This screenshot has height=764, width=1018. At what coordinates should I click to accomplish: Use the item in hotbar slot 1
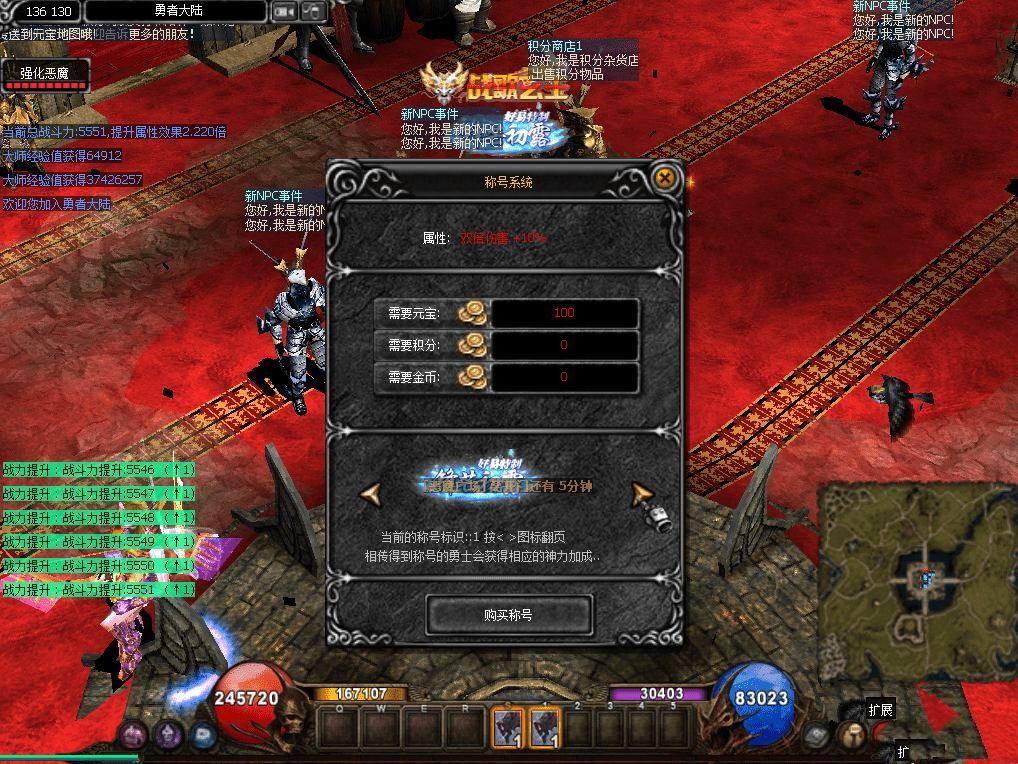pos(545,726)
